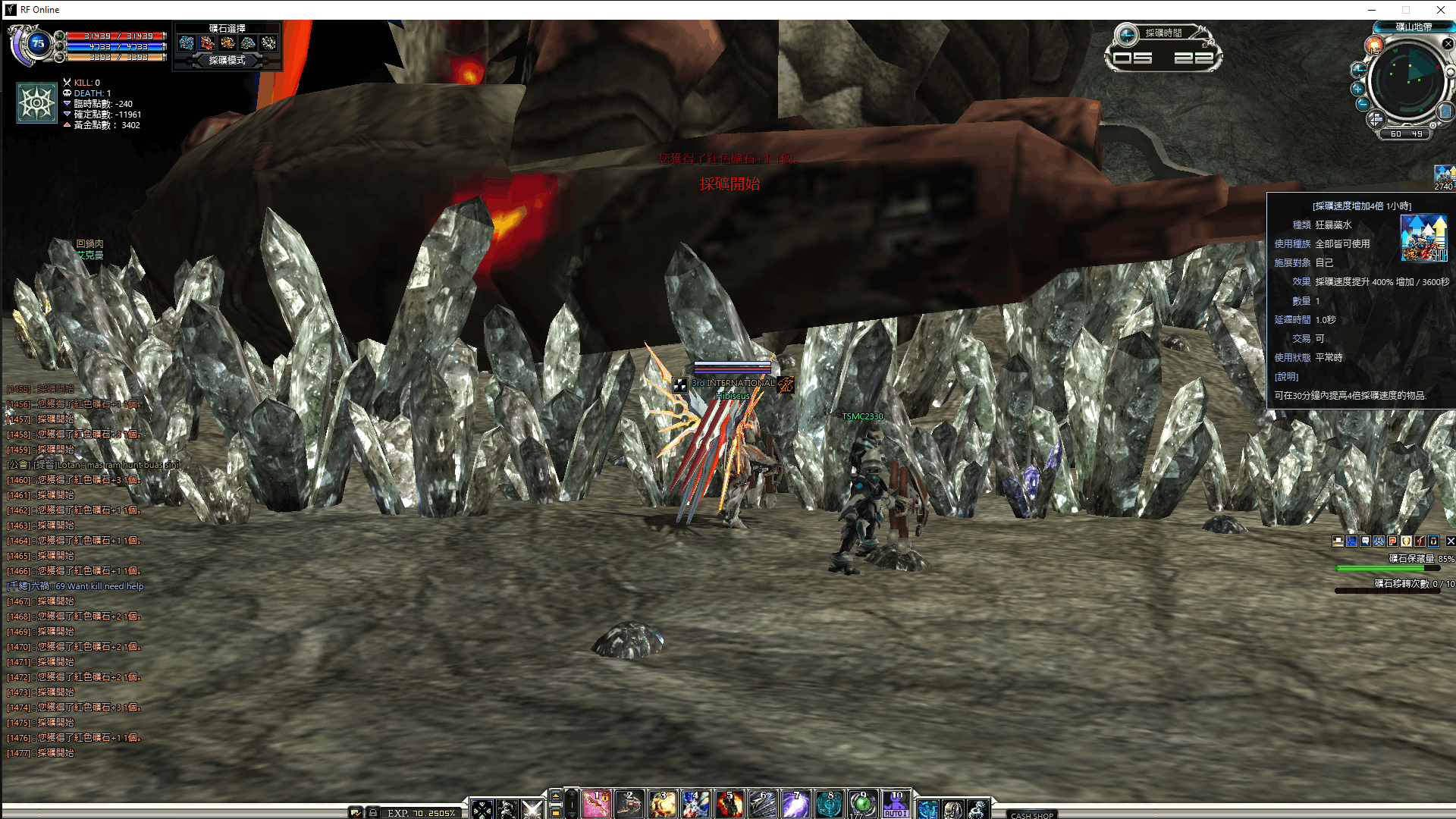Open the race emblem icon beside kill stats
The width and height of the screenshot is (1456, 819).
click(37, 102)
